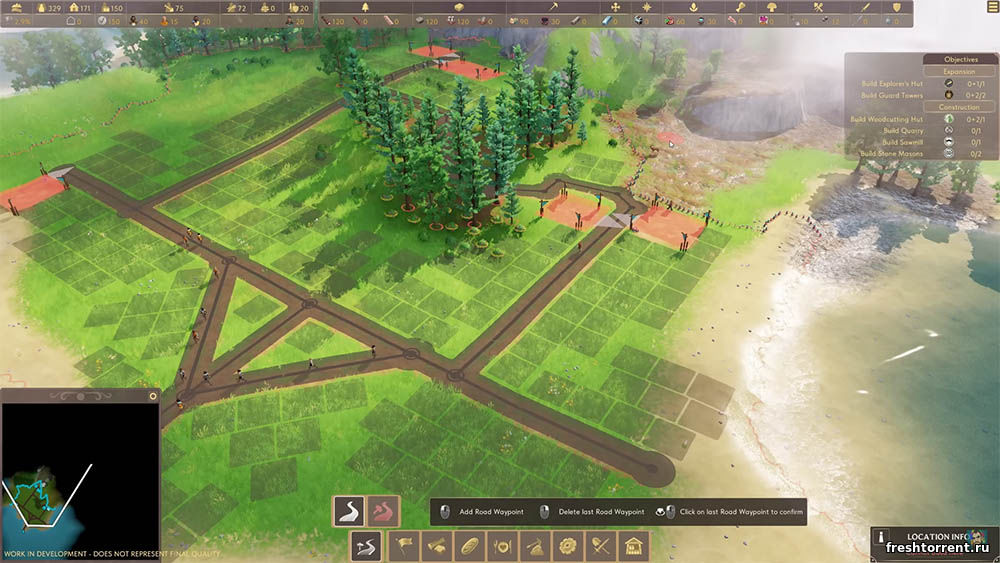This screenshot has width=1000, height=563.
Task: Select the bread loaf build category
Action: pos(470,546)
